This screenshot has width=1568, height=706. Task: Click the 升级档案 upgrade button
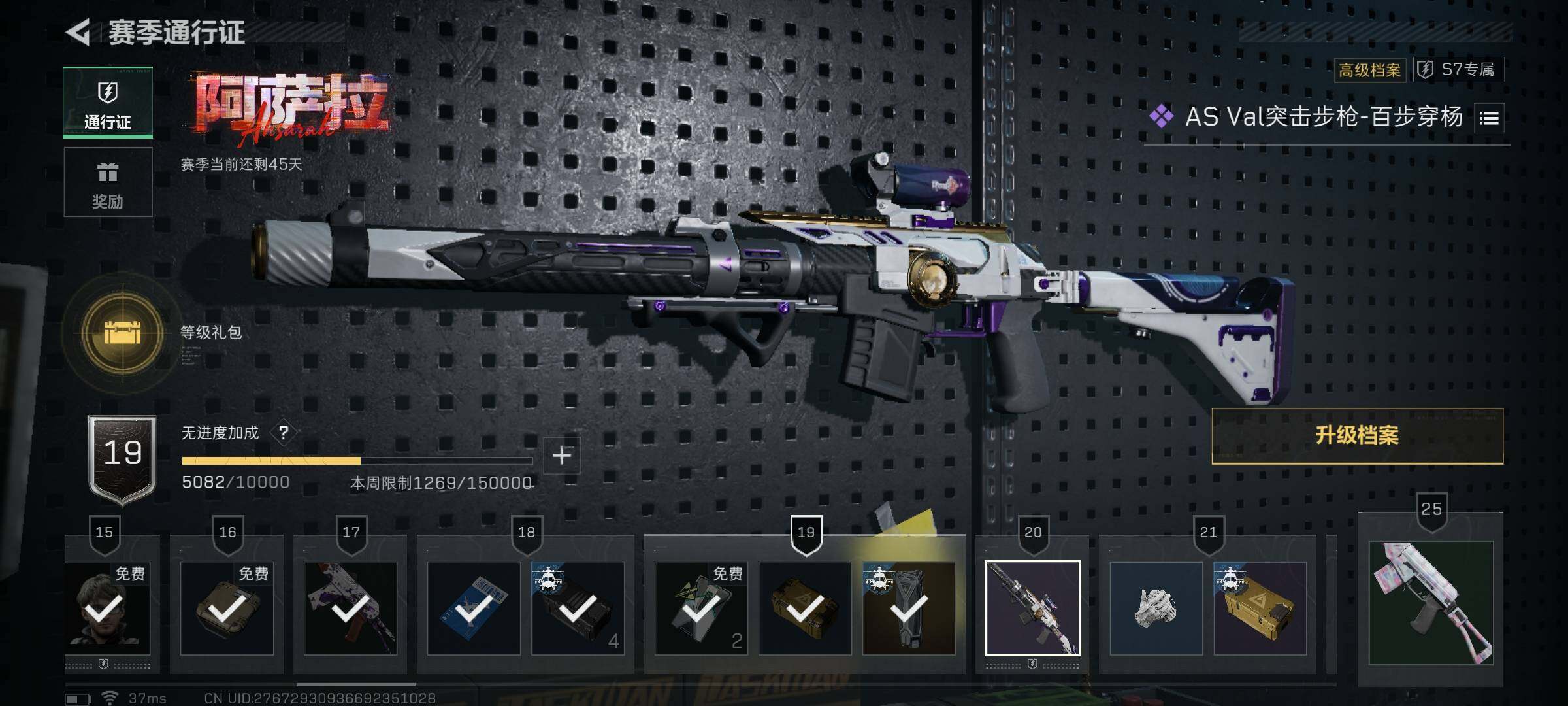(x=1357, y=436)
